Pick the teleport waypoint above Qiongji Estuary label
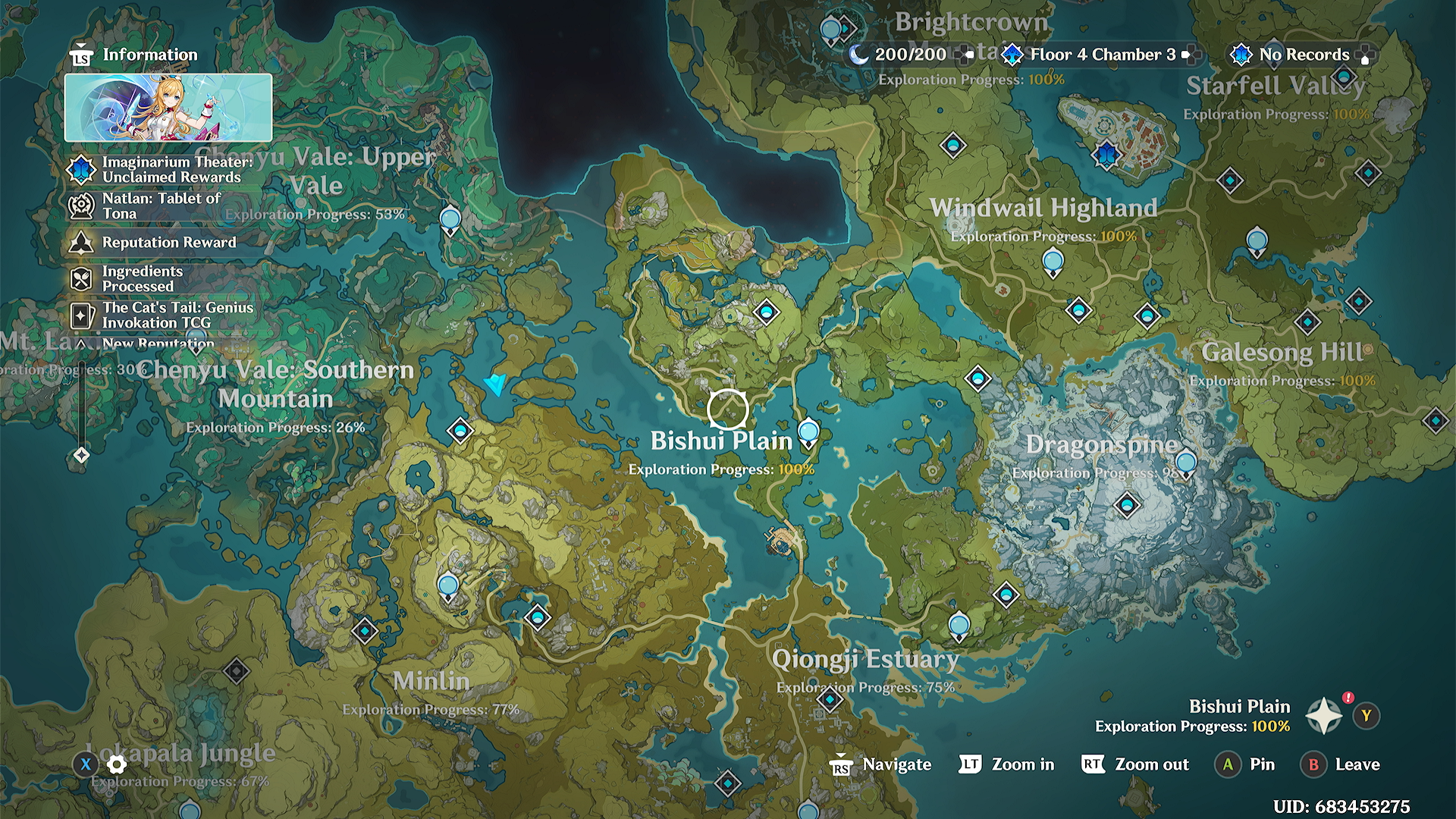Image resolution: width=1456 pixels, height=819 pixels. tap(959, 626)
